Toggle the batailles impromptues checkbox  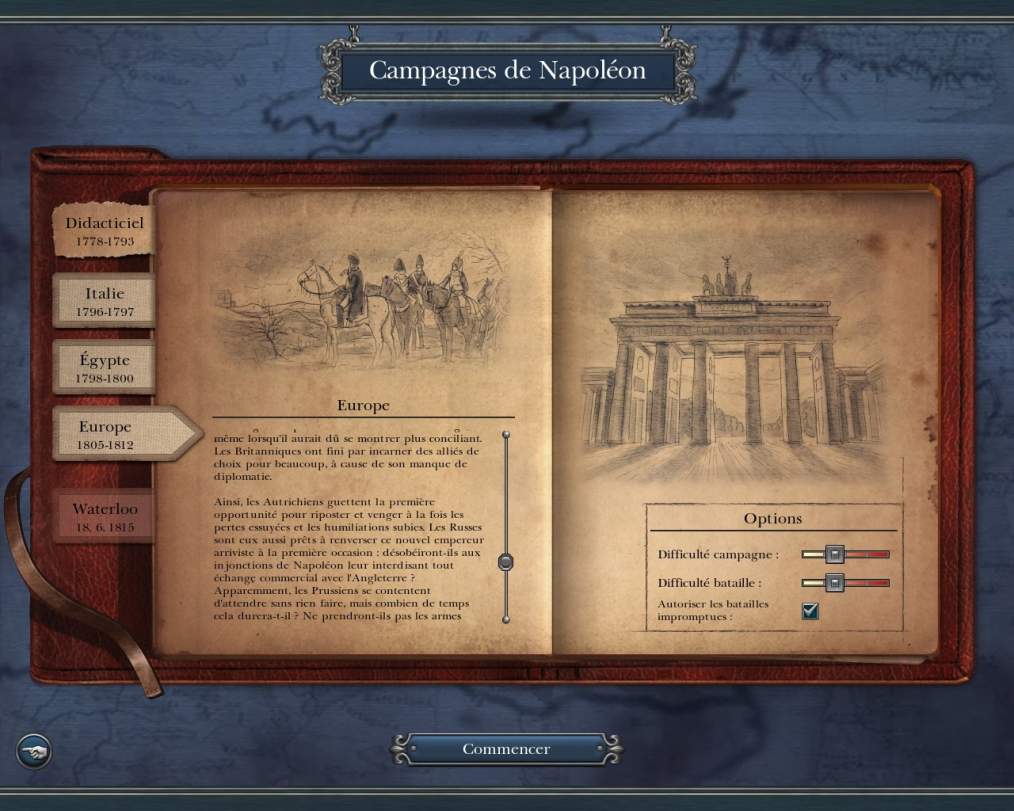(x=810, y=611)
